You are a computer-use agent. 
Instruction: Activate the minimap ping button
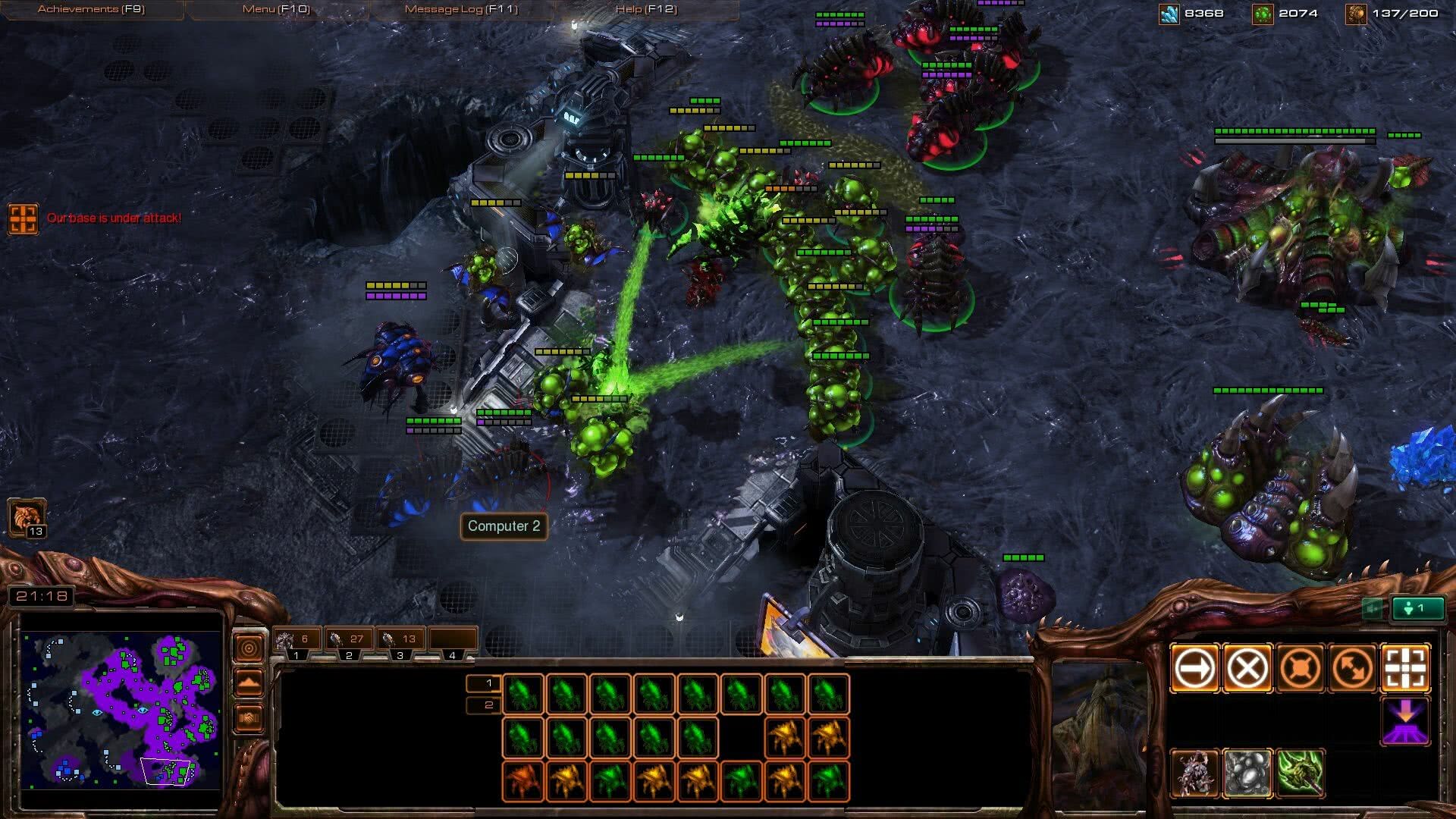point(249,648)
